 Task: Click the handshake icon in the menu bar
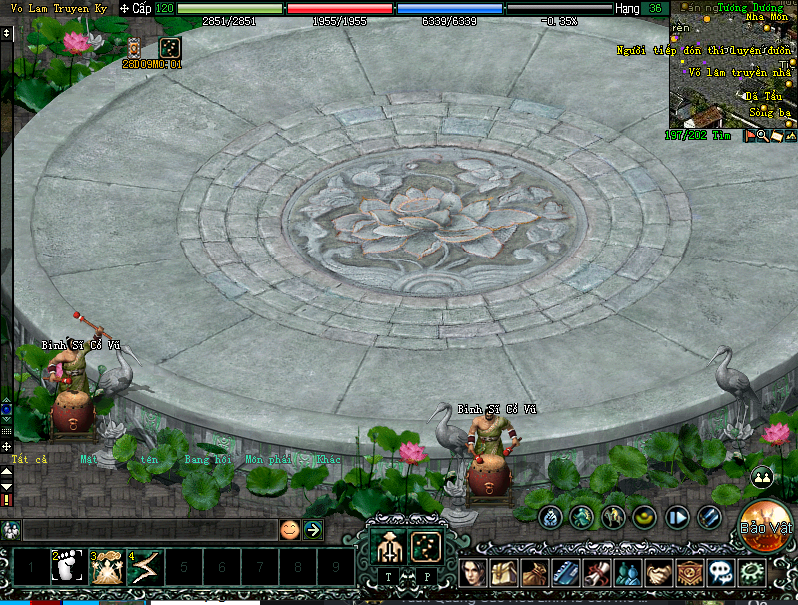[x=659, y=573]
